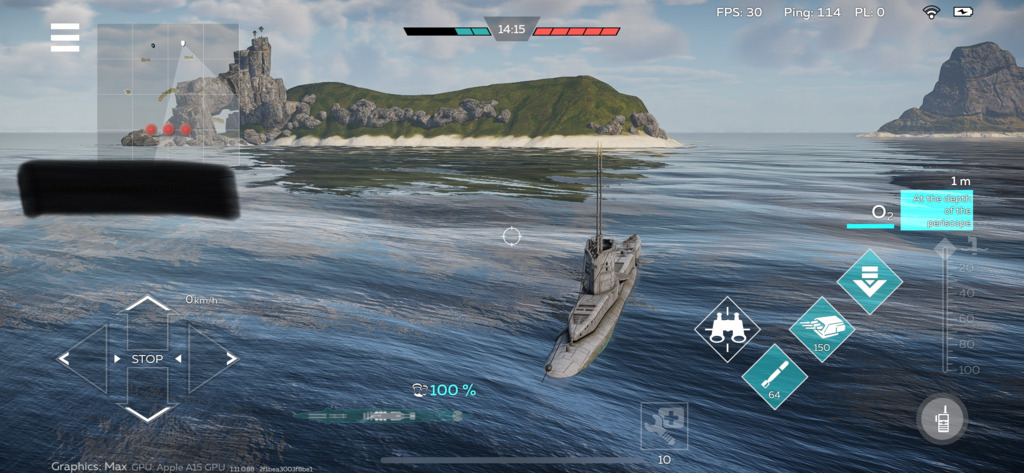Hit the STOP engine button

coord(147,359)
